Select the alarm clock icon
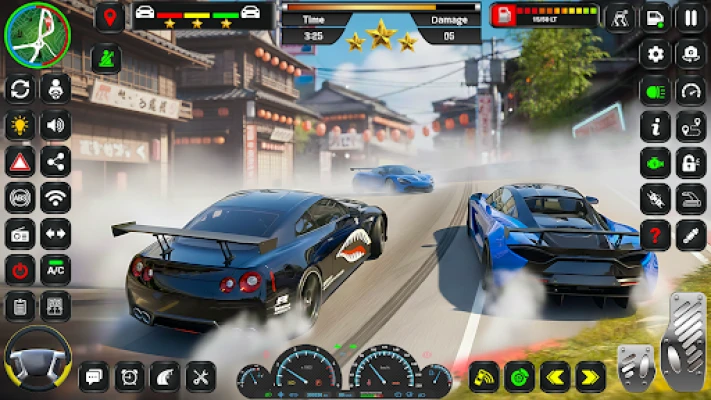Screen dimensions: 711x400 click(129, 376)
